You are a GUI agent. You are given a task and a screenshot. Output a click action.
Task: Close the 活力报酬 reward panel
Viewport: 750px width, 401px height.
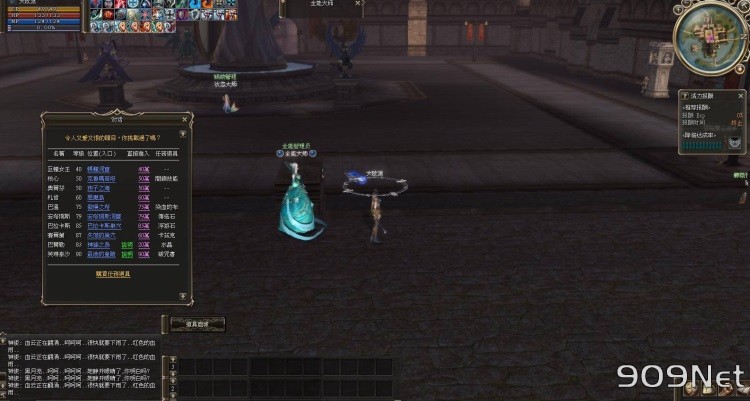(x=741, y=95)
